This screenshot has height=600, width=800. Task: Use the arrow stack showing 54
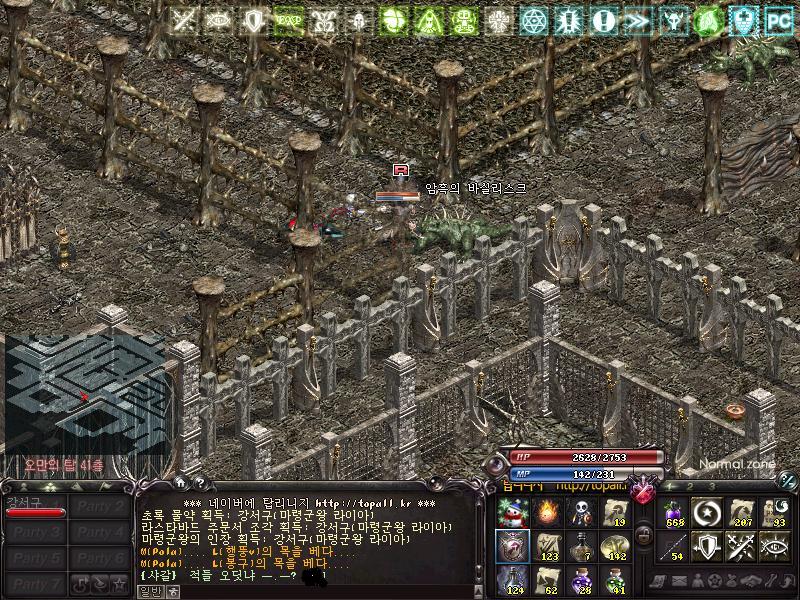click(676, 546)
